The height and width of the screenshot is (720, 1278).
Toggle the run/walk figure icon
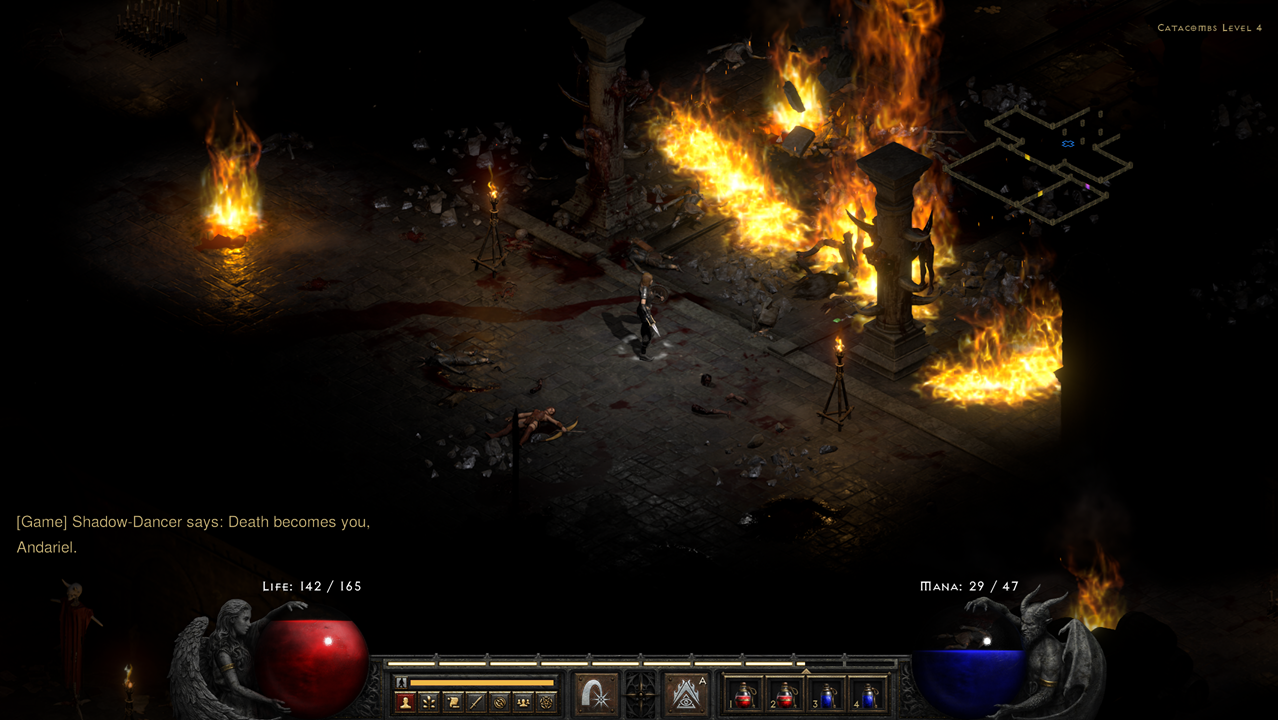402,682
